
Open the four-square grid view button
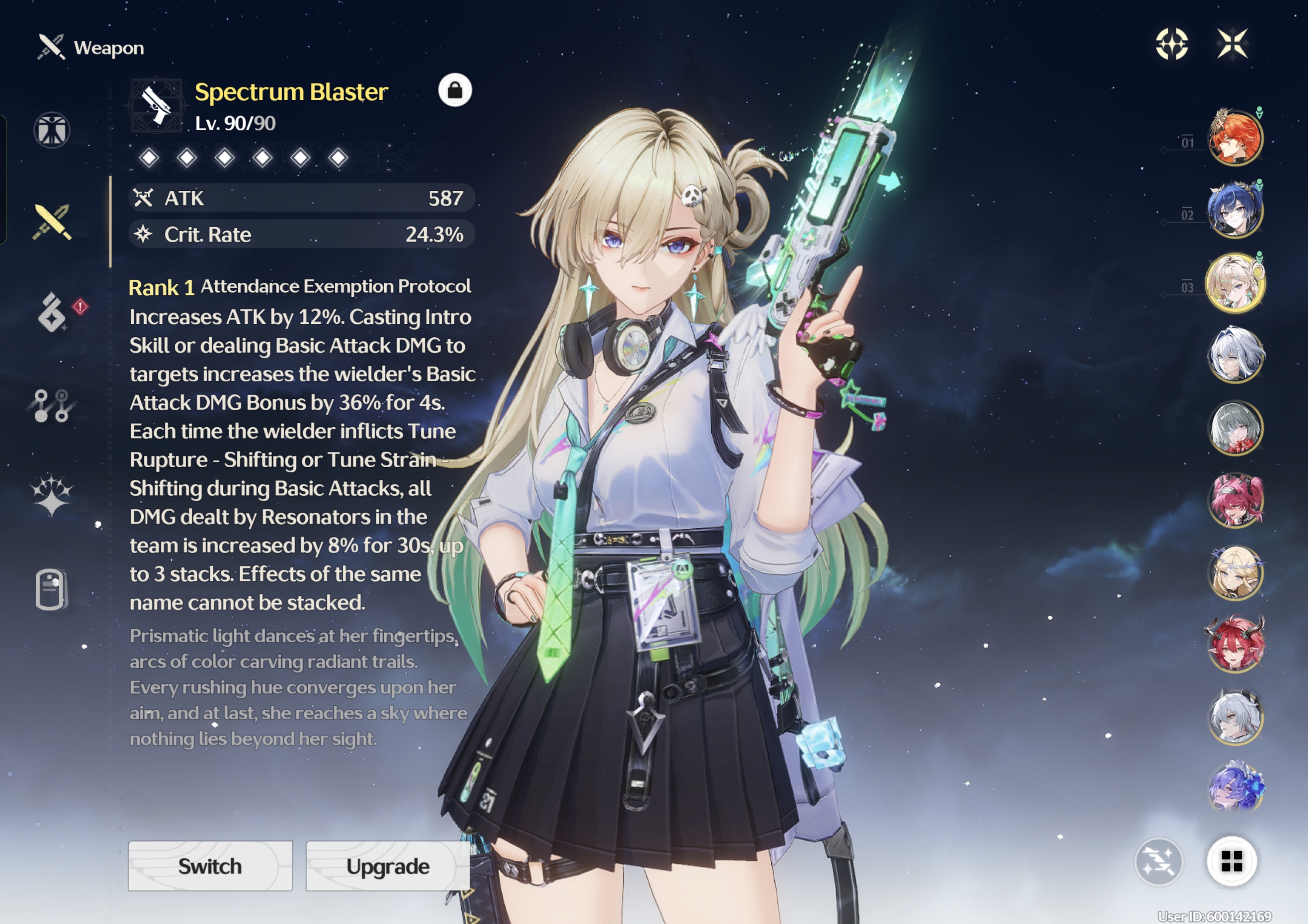click(x=1232, y=861)
